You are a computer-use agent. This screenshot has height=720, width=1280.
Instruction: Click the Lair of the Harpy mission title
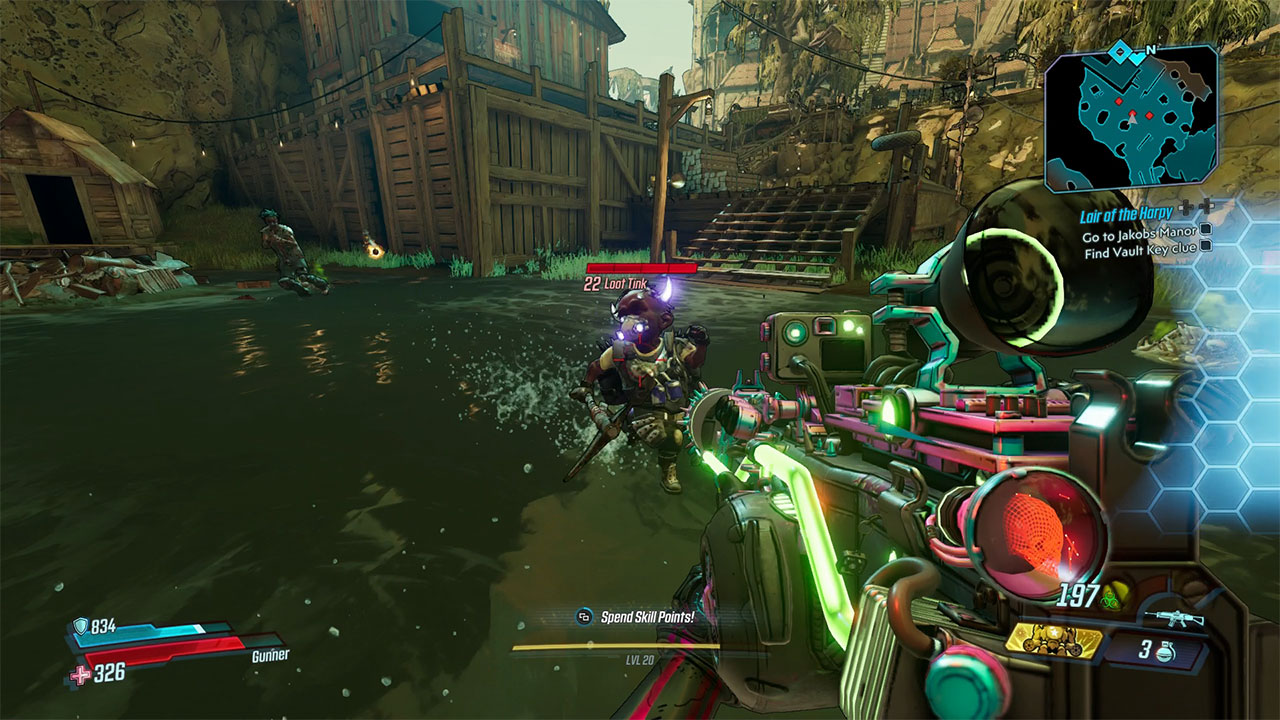[x=1126, y=213]
